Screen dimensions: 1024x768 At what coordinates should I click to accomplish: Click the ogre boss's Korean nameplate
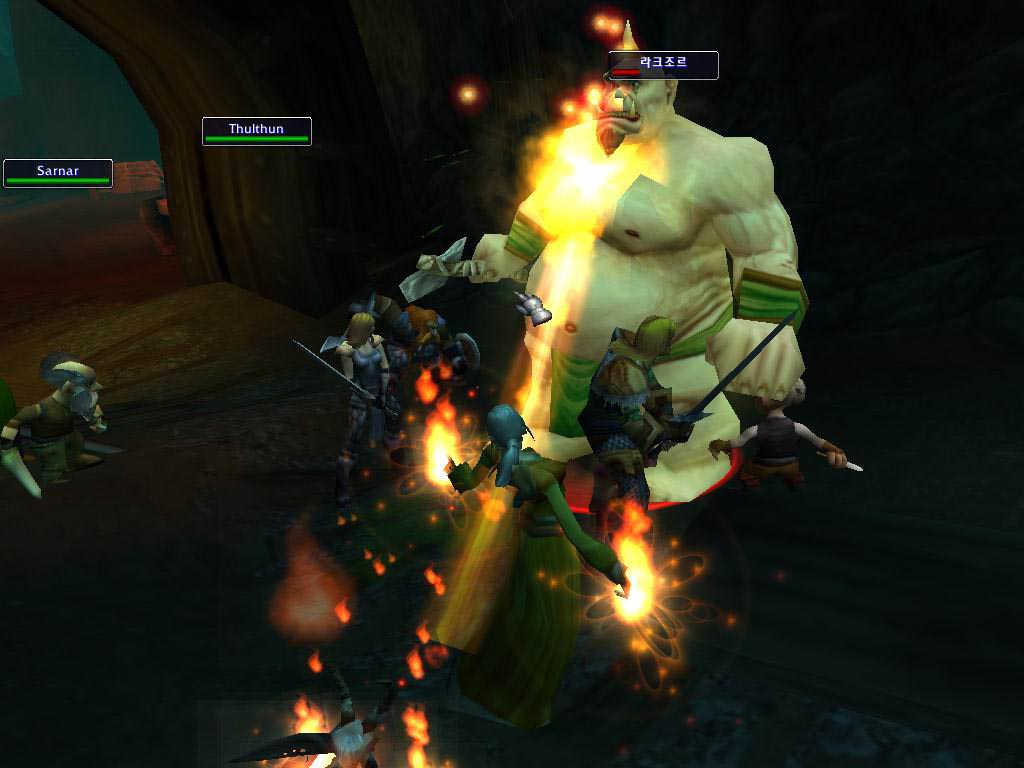click(x=663, y=66)
